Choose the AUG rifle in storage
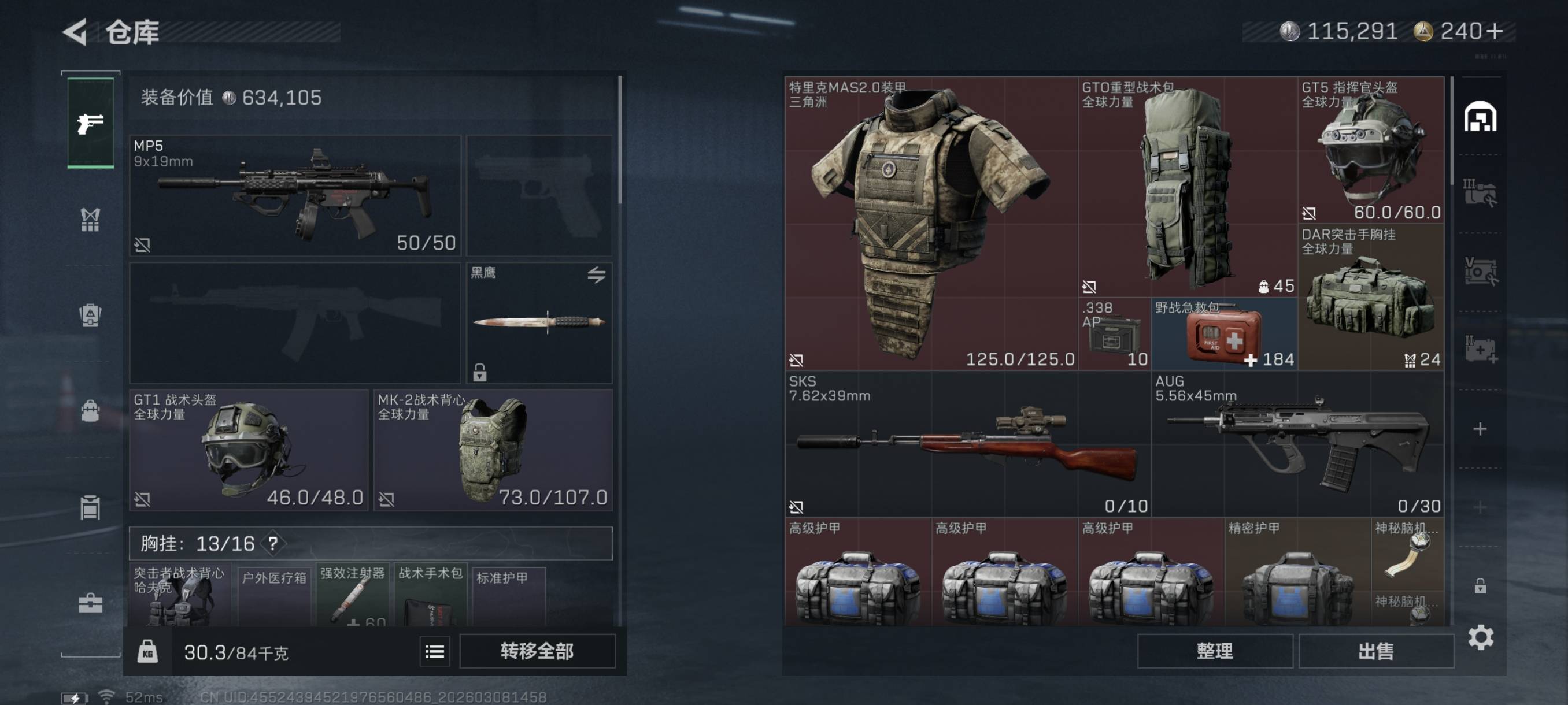Viewport: 1568px width, 705px height. (1297, 444)
